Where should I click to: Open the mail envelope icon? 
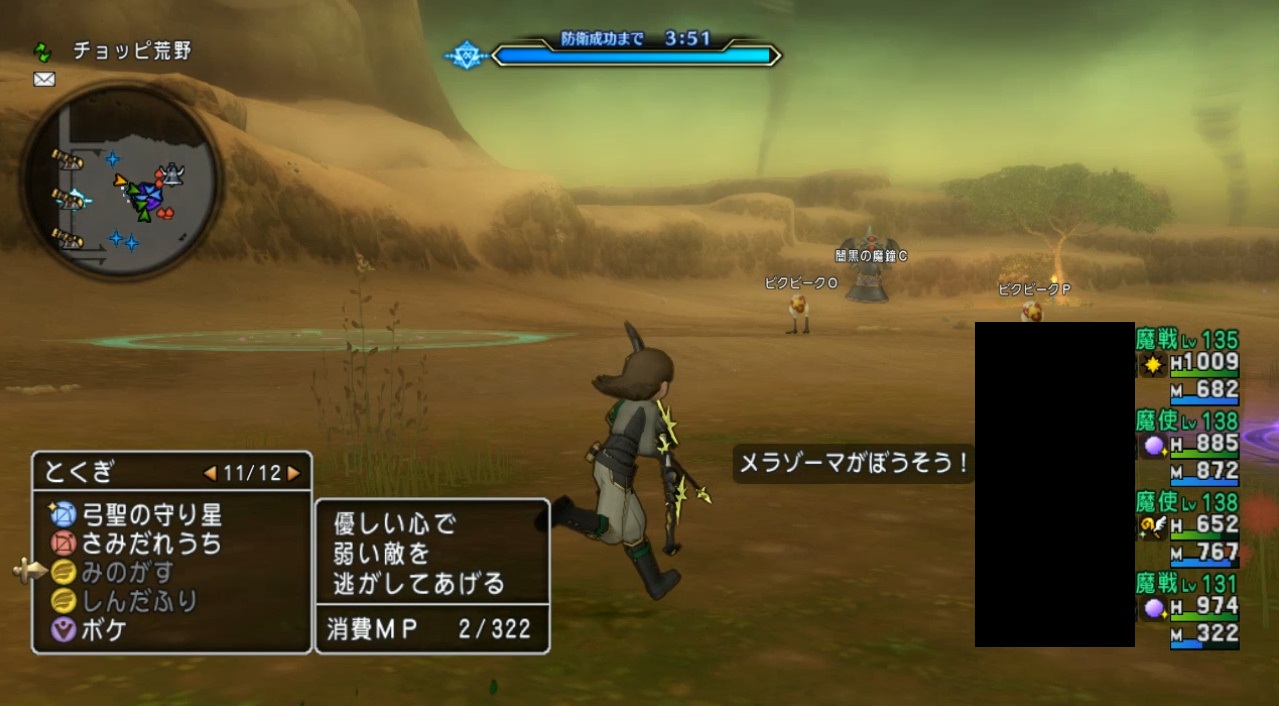[44, 80]
